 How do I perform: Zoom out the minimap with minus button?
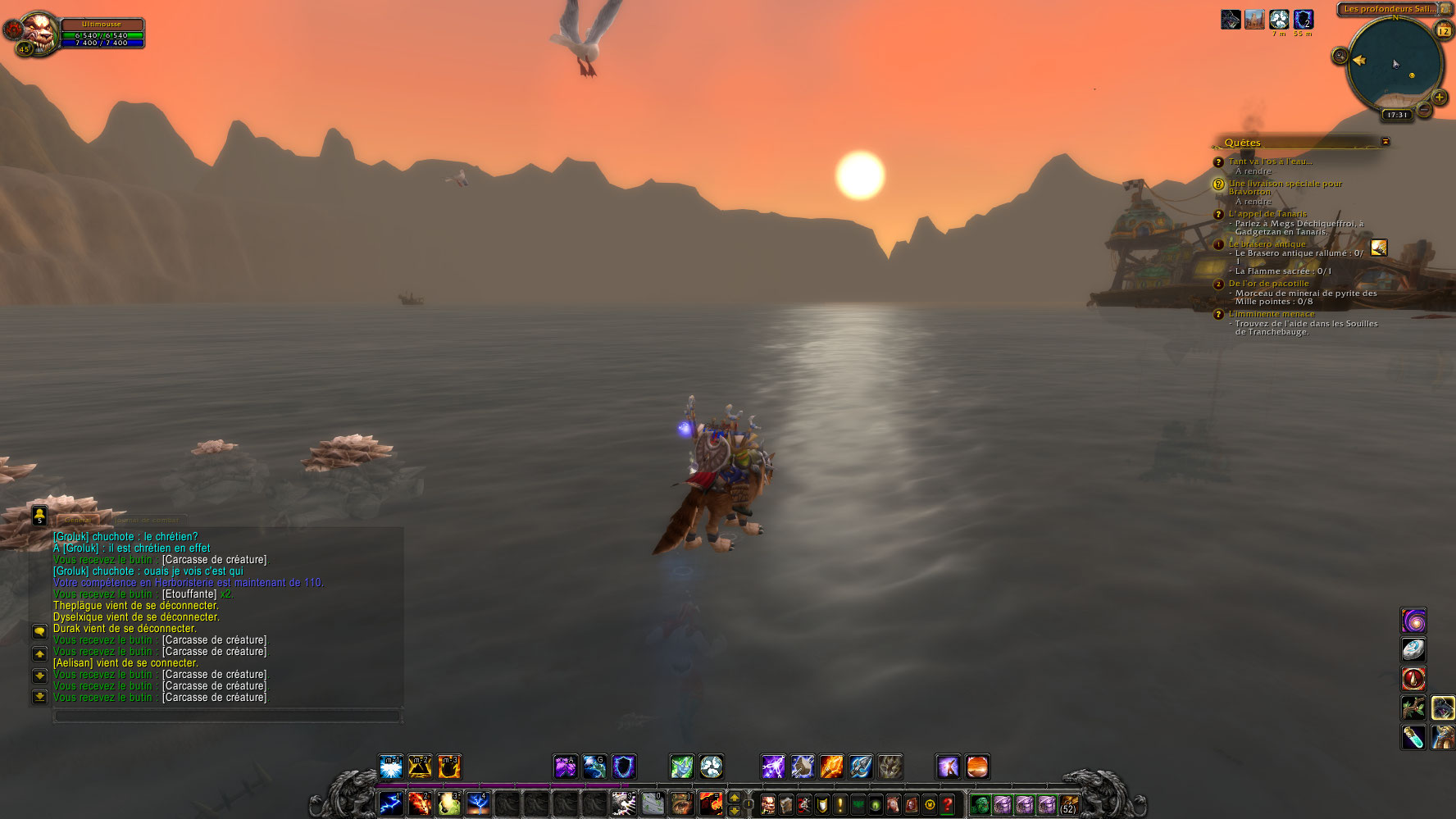(x=1425, y=110)
